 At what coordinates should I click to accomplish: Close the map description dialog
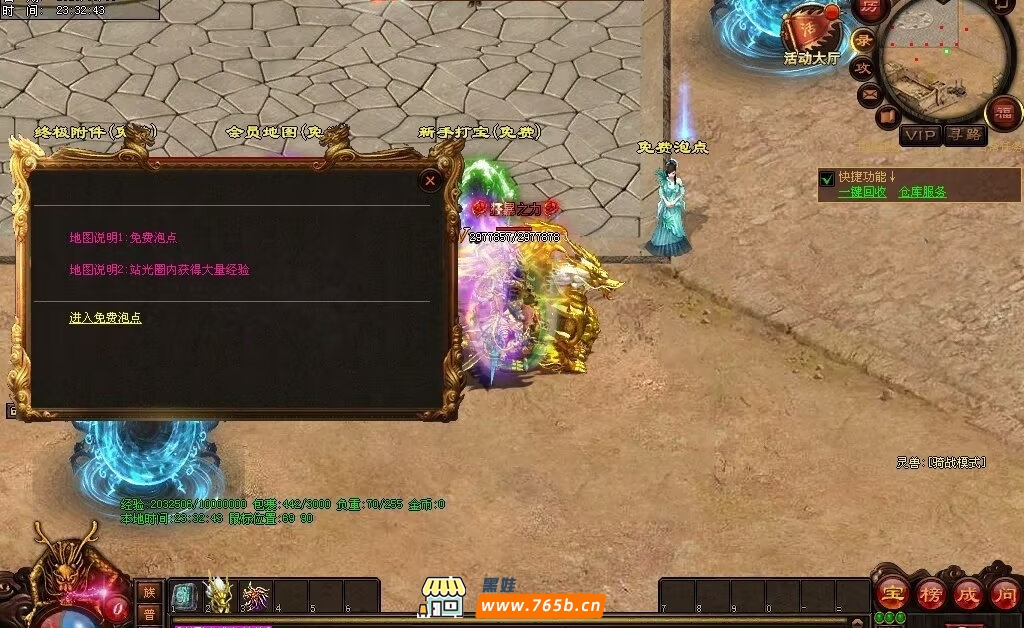[x=430, y=181]
